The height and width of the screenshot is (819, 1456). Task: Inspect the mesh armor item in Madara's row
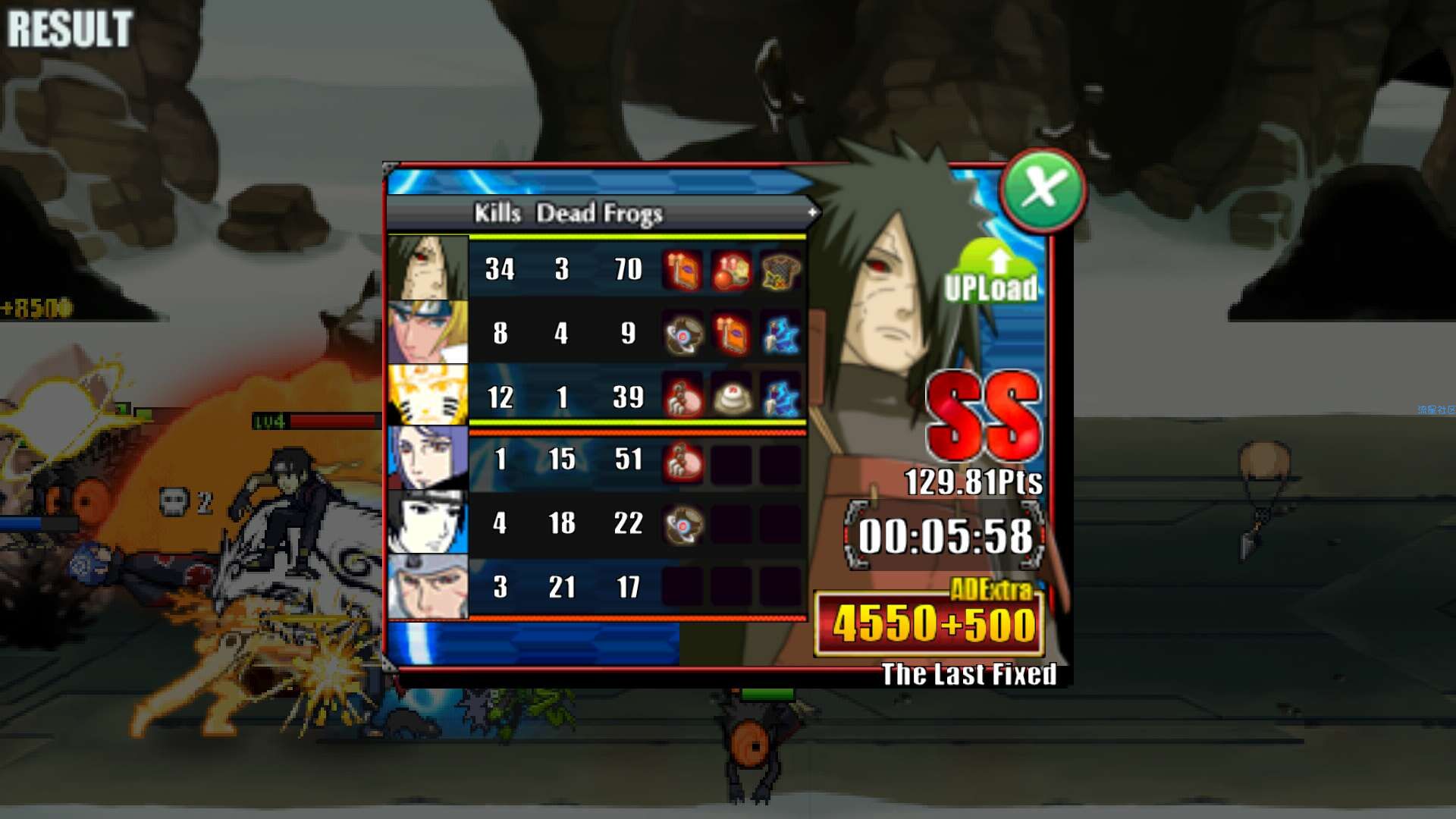coord(780,271)
